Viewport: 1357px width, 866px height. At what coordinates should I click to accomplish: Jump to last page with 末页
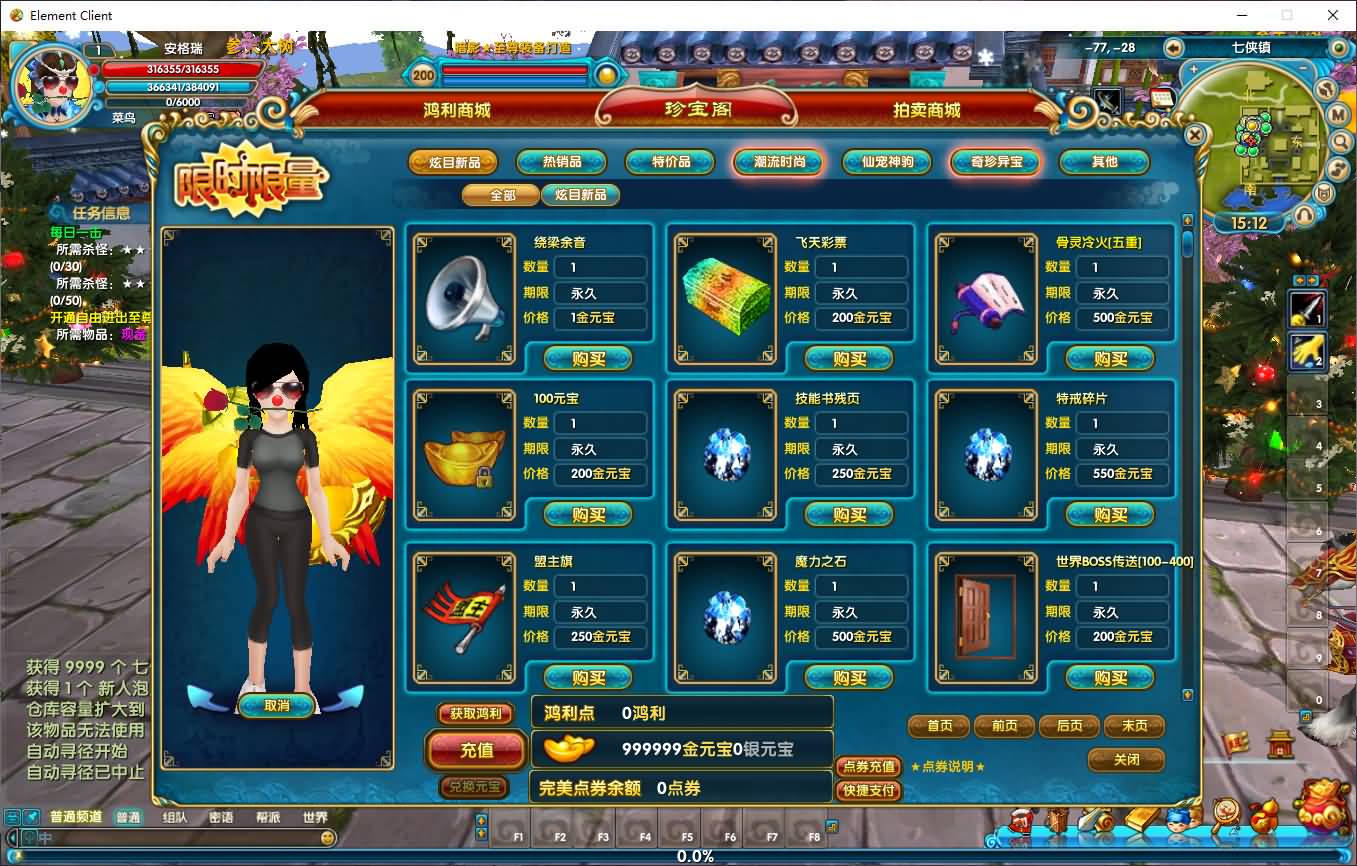click(1134, 726)
